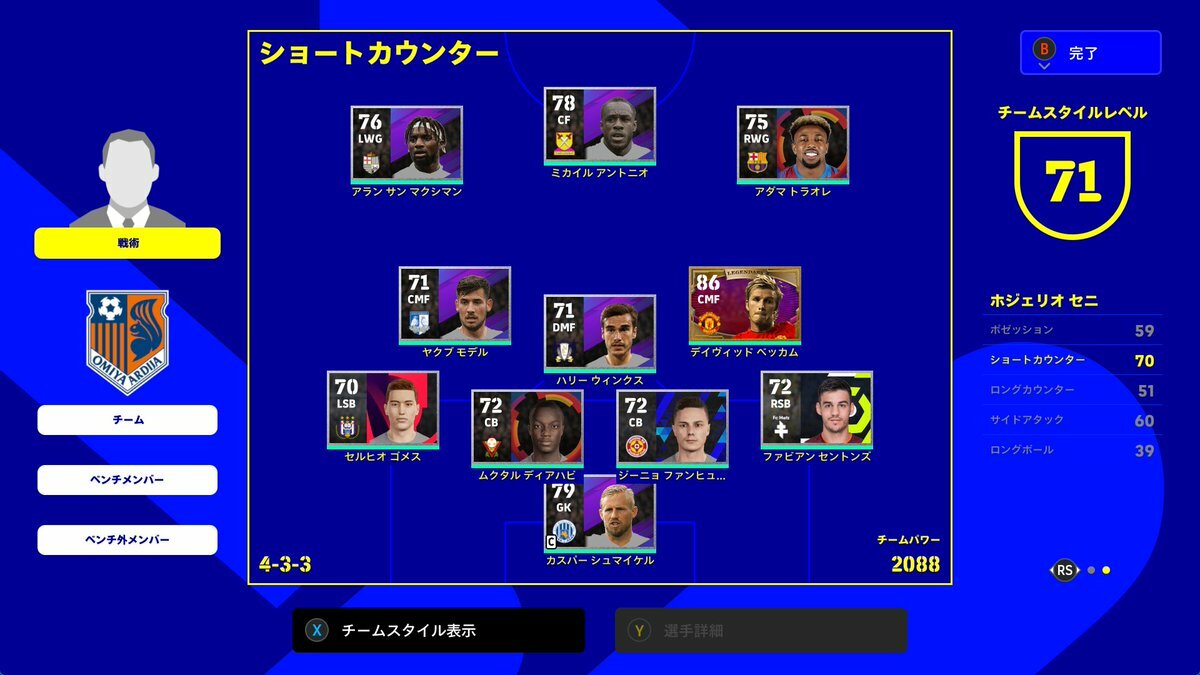This screenshot has width=1200, height=675.
Task: Choose David Beckham legend card
Action: pyautogui.click(x=744, y=305)
